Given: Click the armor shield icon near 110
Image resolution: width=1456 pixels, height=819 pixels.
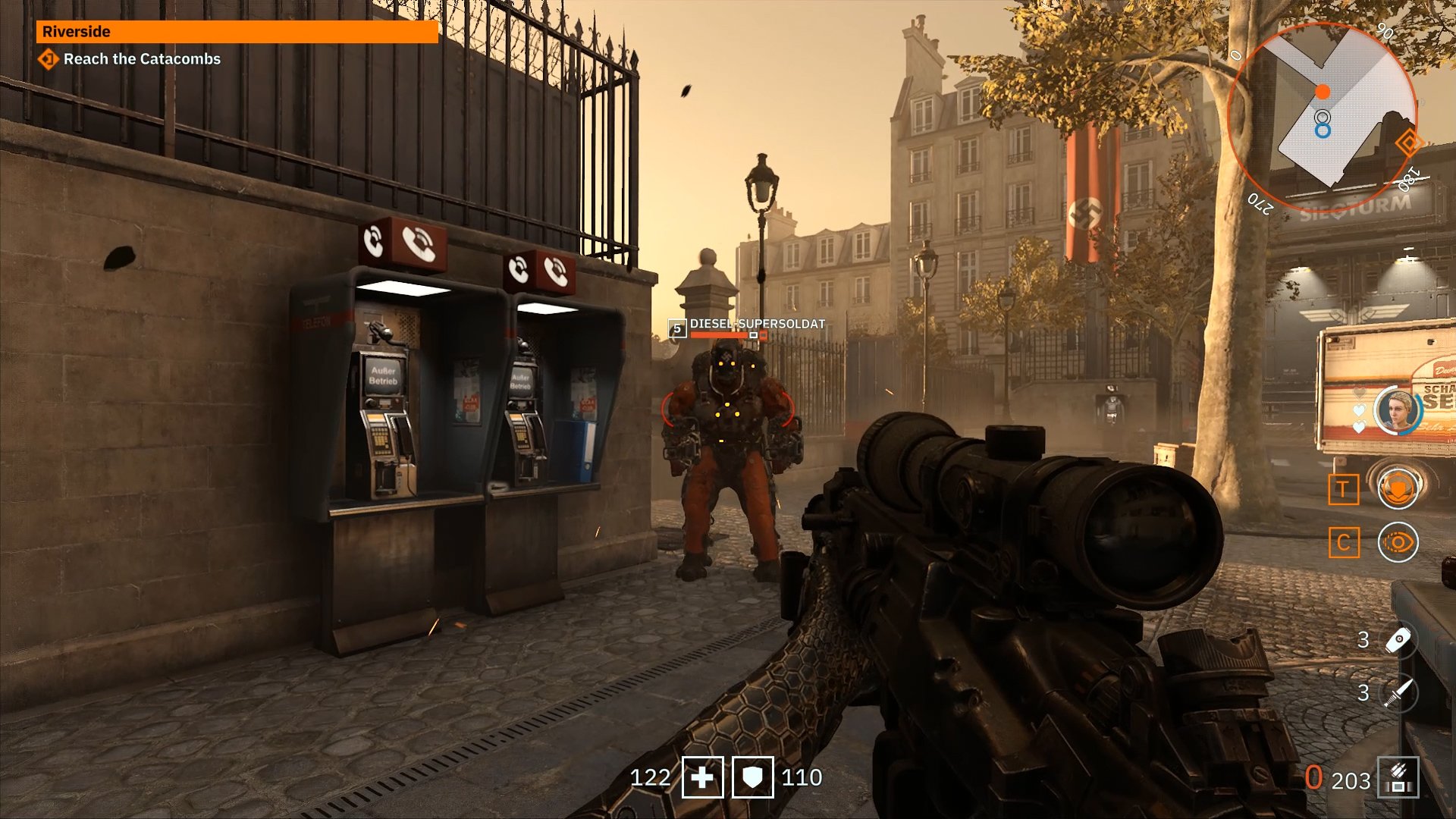Looking at the screenshot, I should 753,778.
